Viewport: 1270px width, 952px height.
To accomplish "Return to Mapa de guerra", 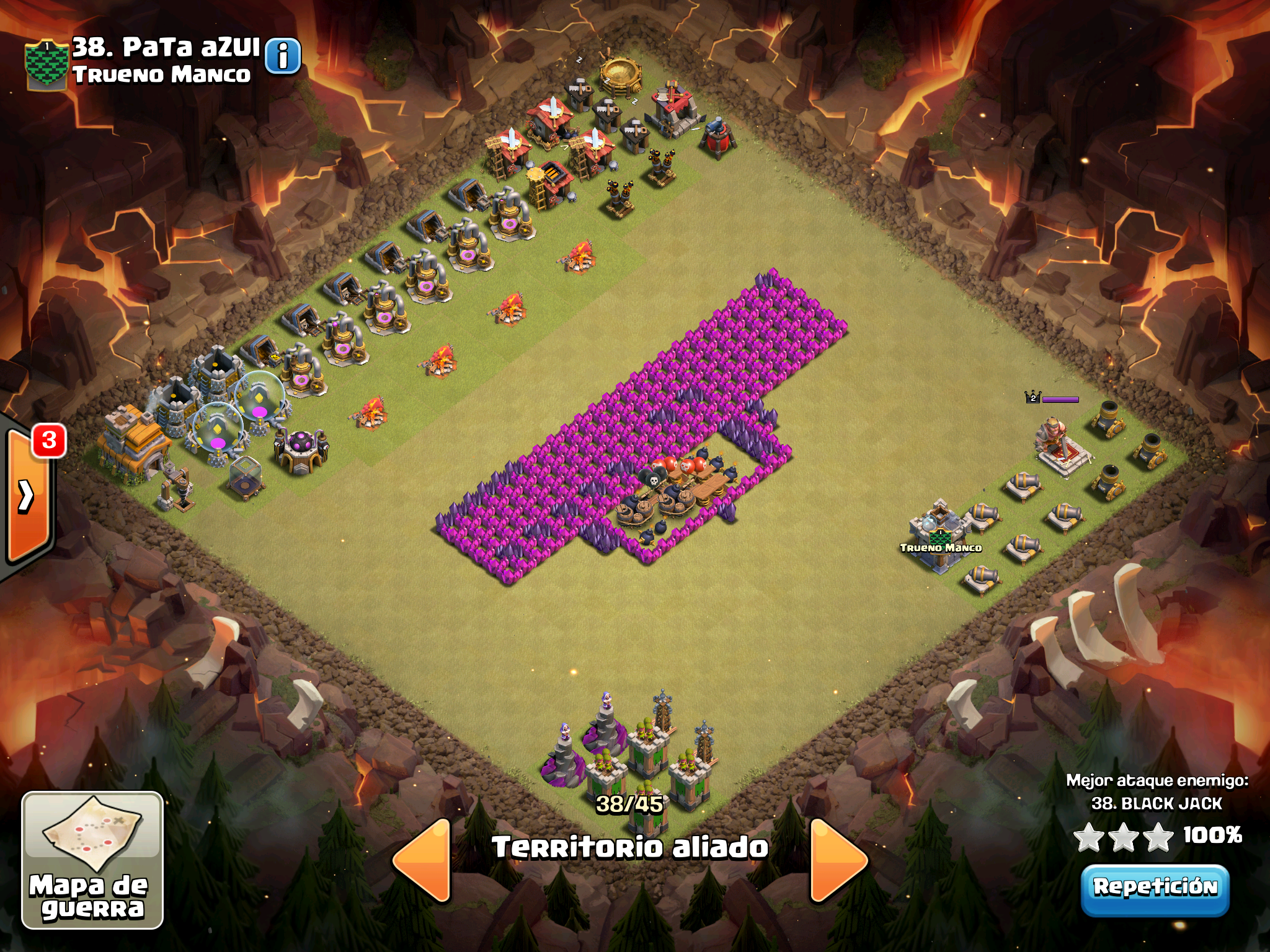I will pos(92,860).
